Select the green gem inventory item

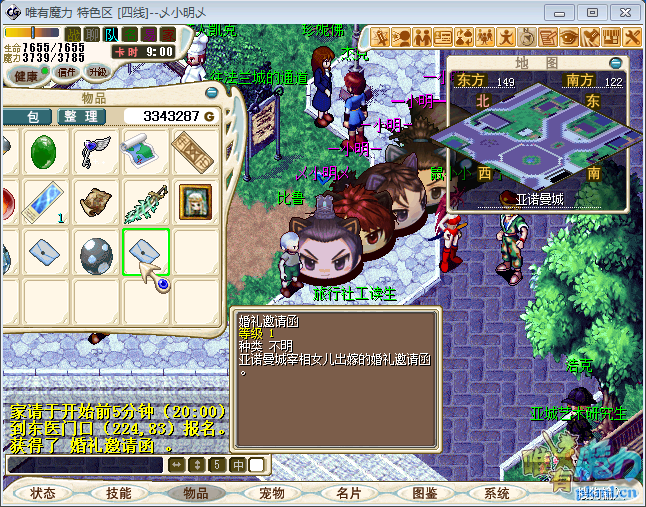pyautogui.click(x=45, y=152)
